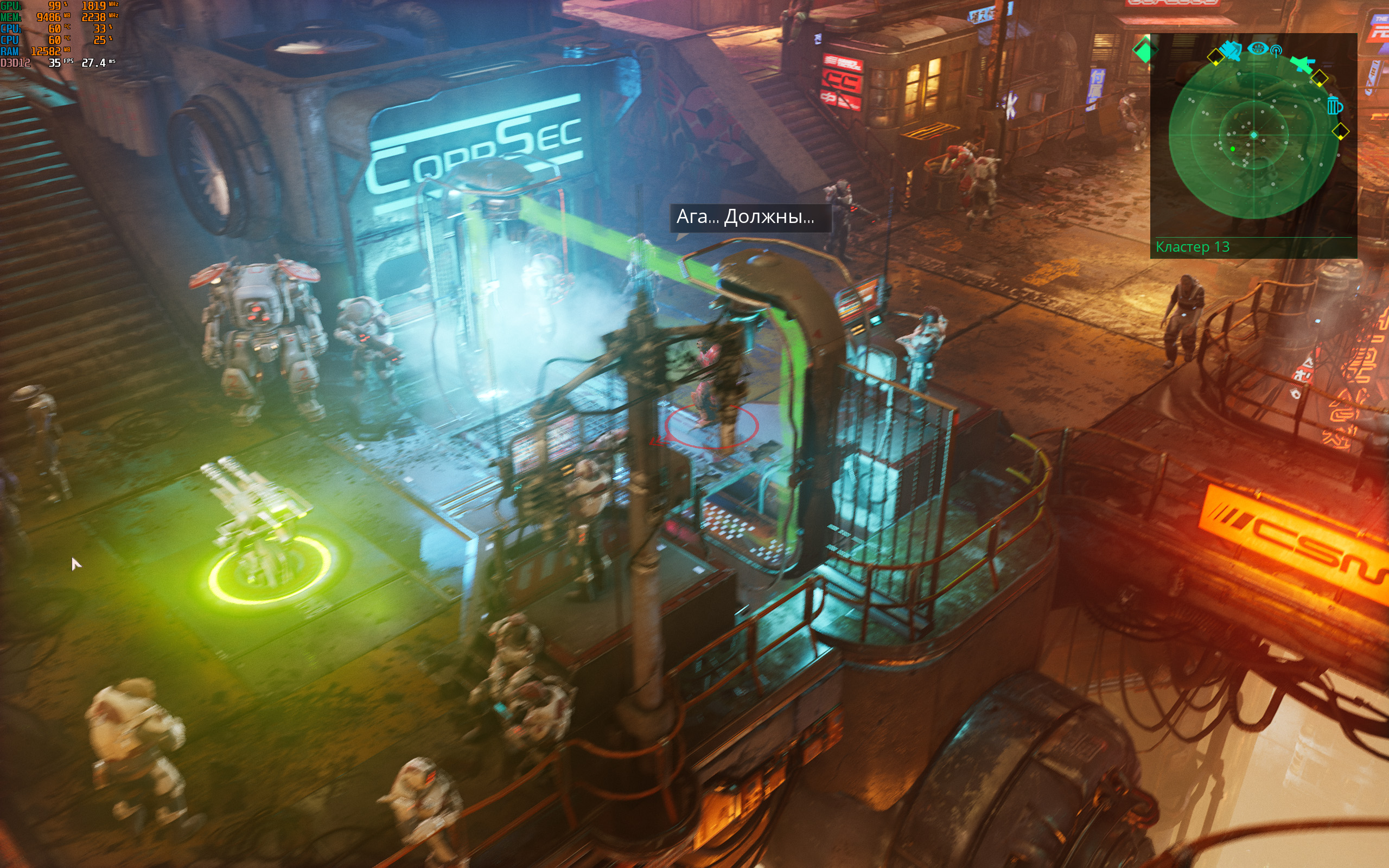The height and width of the screenshot is (868, 1389).
Task: Click the eye with soundwave marker
Action: [x=1257, y=48]
